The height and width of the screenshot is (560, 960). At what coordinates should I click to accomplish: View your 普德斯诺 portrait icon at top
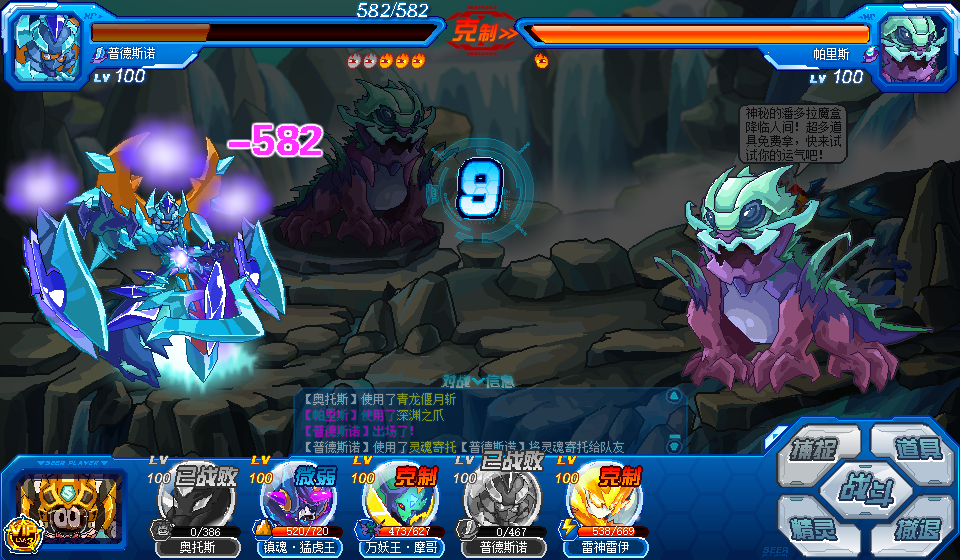pyautogui.click(x=47, y=46)
